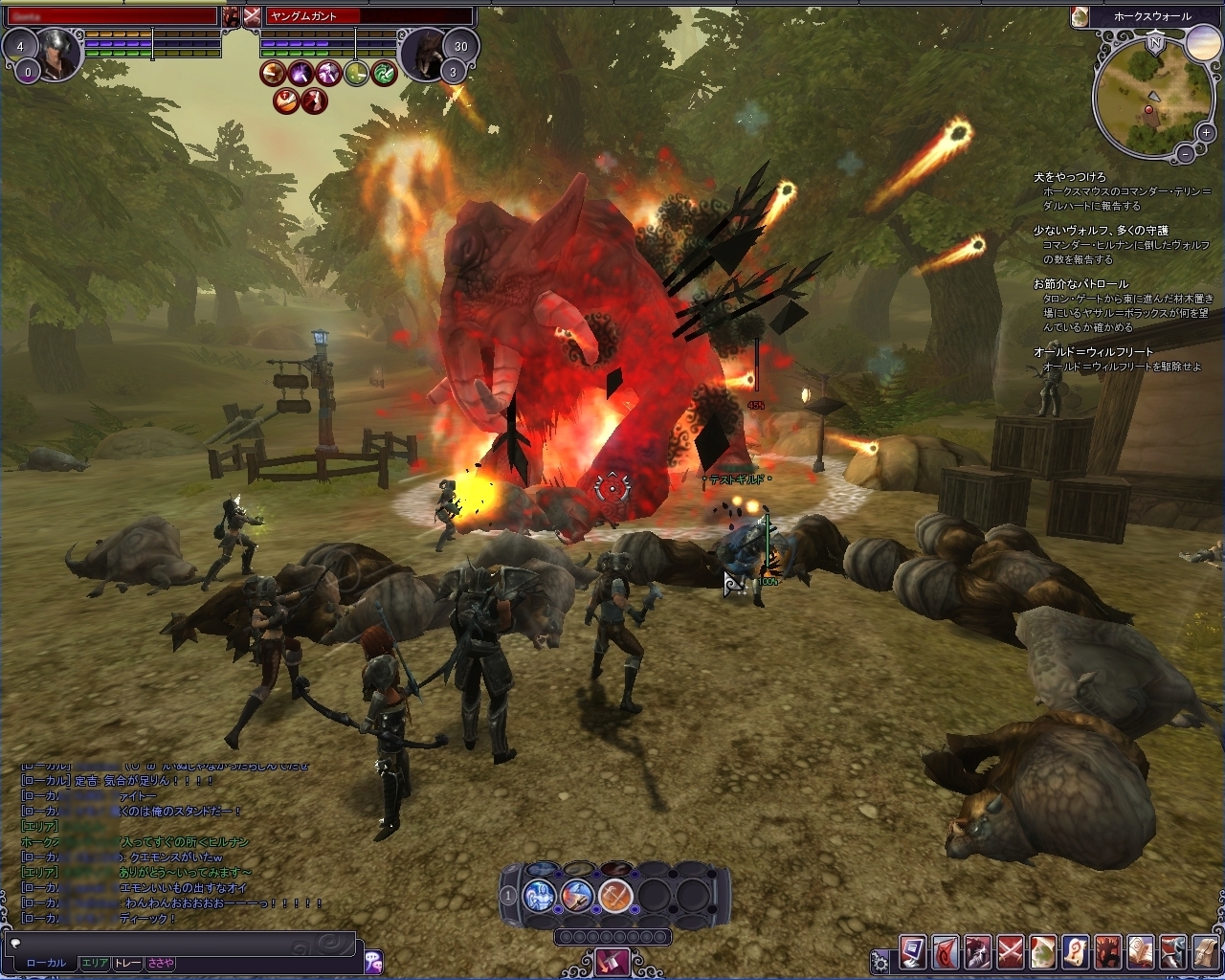Open the crossed swords menu icon

pos(1011,952)
